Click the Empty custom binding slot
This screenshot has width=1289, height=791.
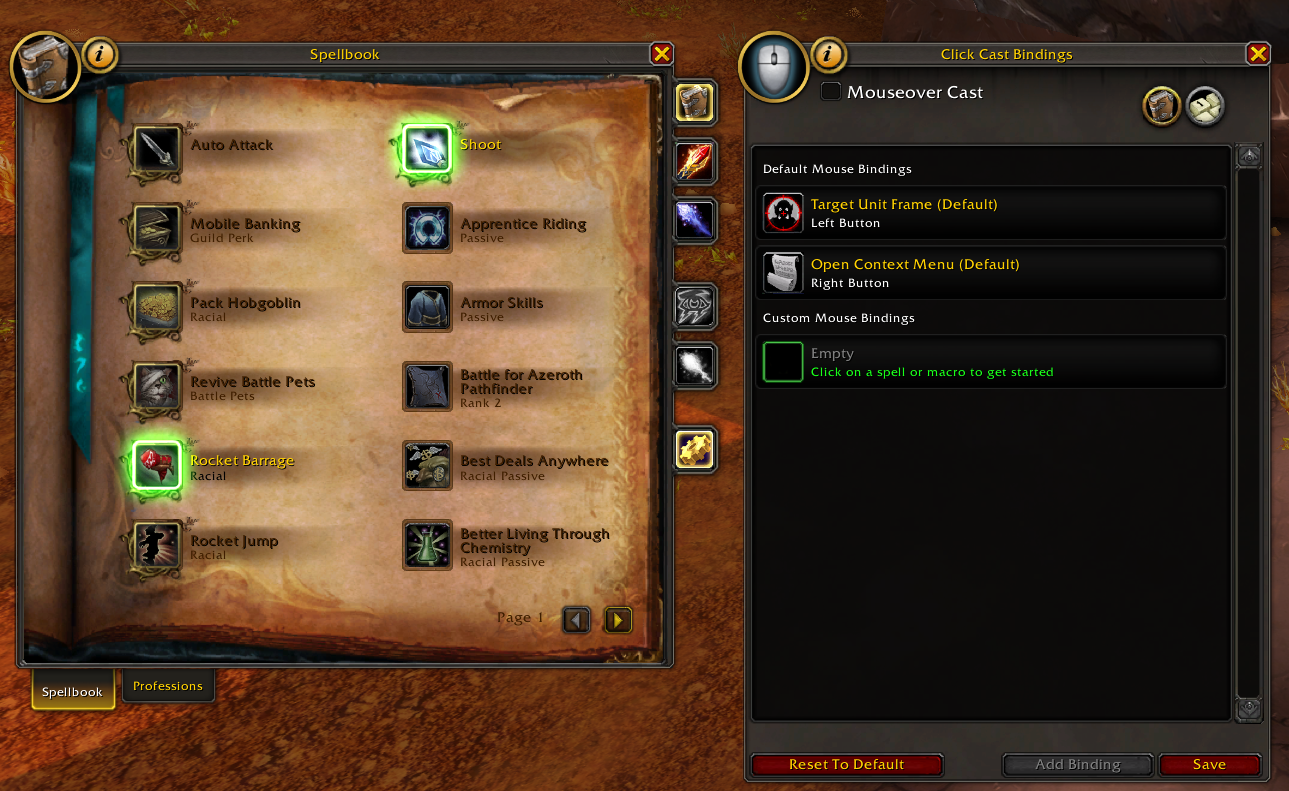tap(990, 362)
